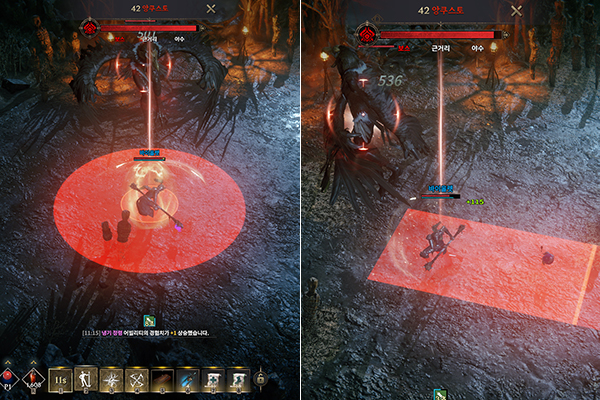Use the red vial item with count 608
Viewport: 600px width, 400px height.
tap(32, 378)
